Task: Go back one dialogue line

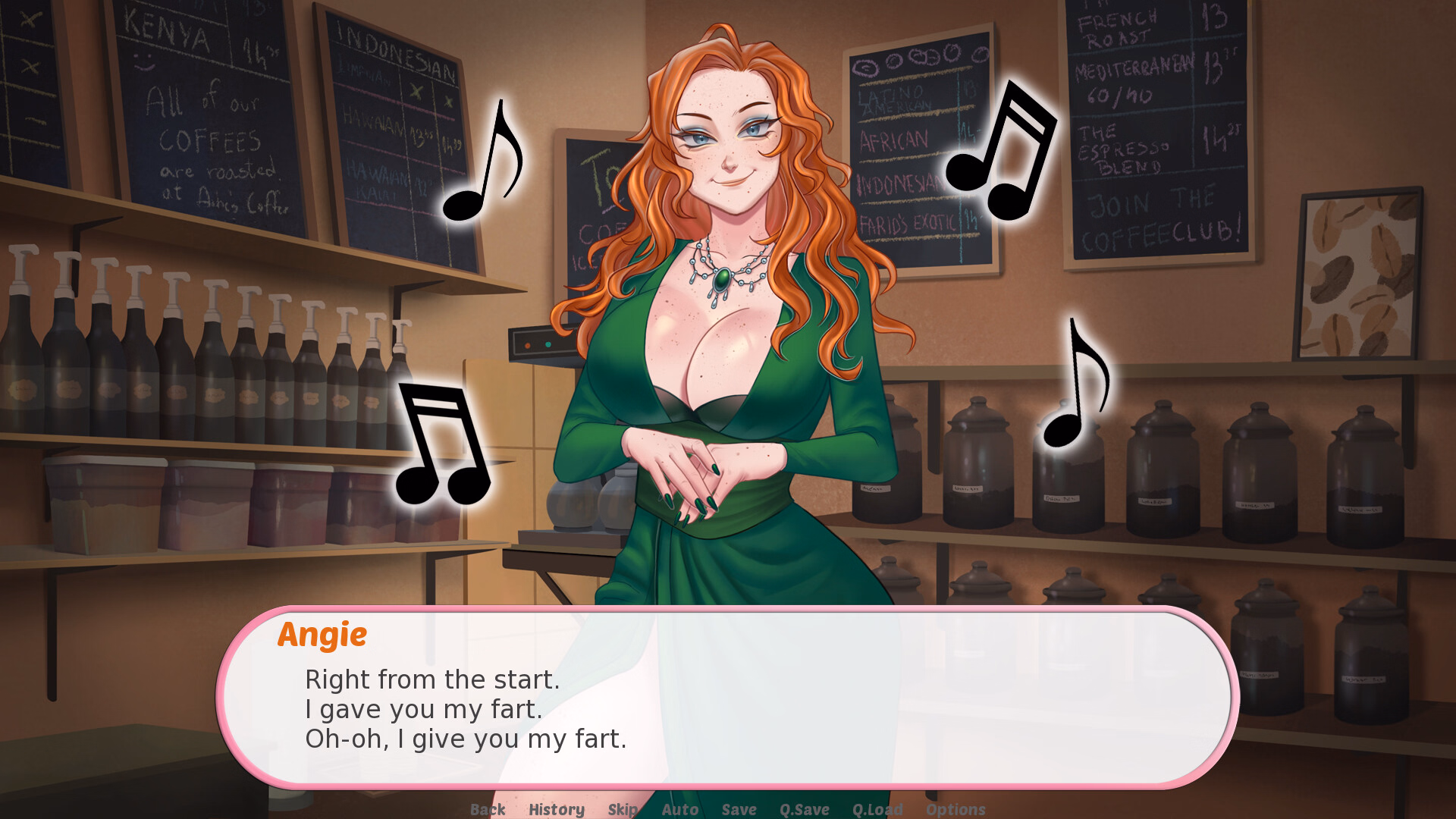Action: [488, 809]
